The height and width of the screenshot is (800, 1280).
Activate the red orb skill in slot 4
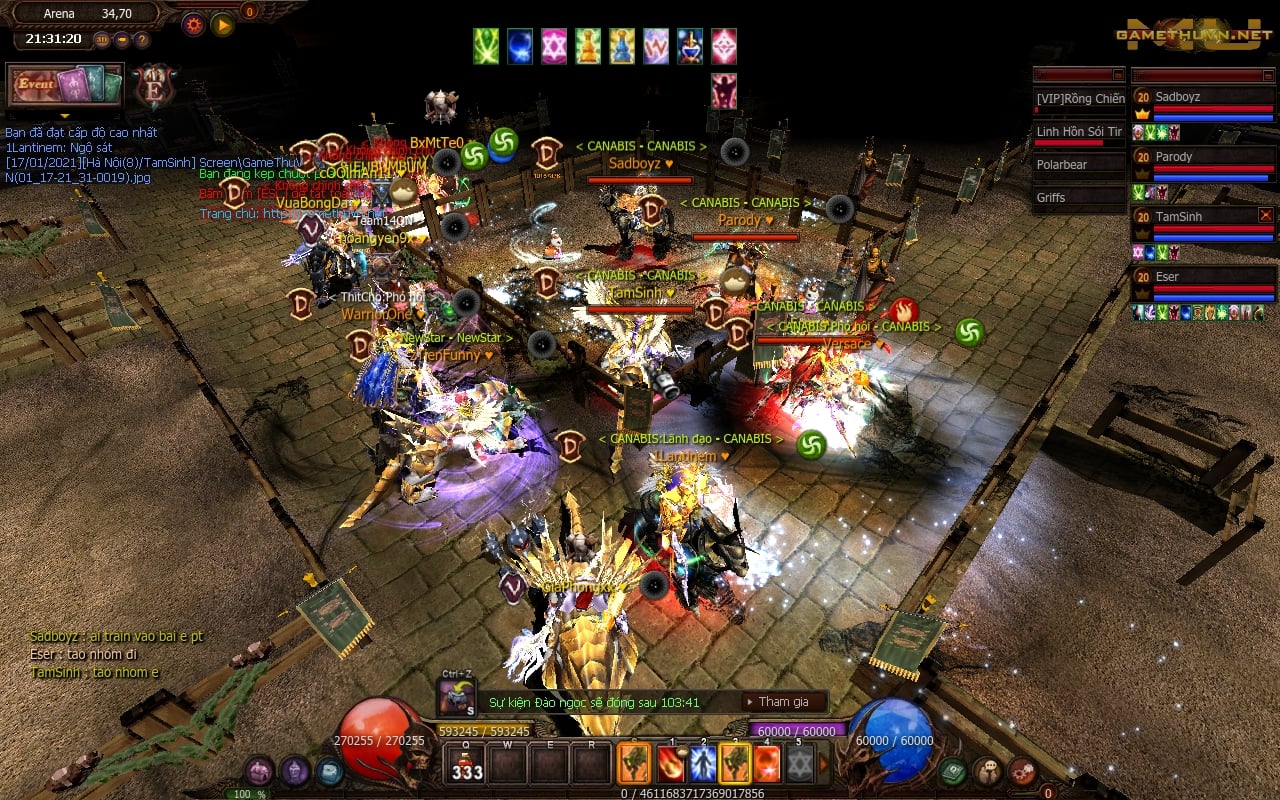click(766, 765)
